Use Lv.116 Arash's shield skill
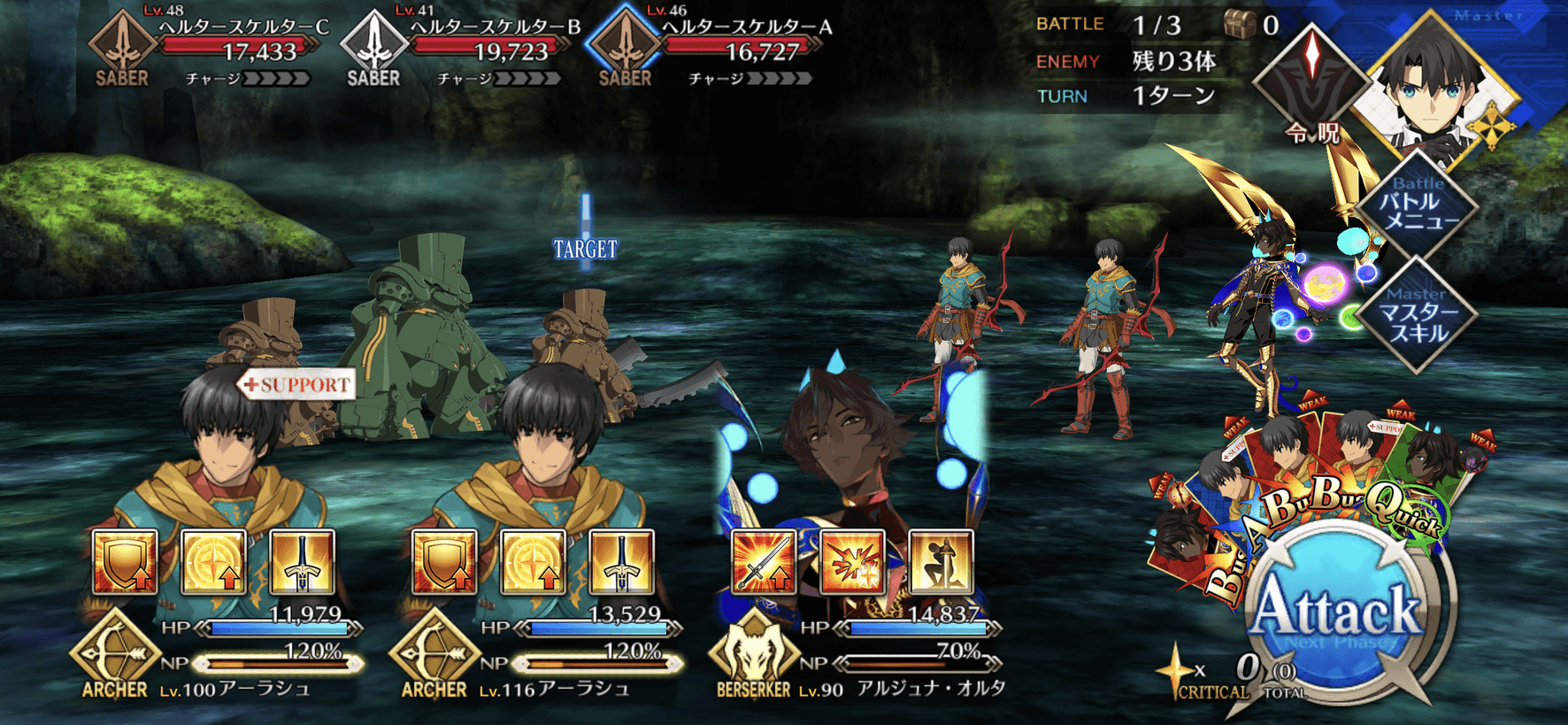The width and height of the screenshot is (1568, 725). 444,561
